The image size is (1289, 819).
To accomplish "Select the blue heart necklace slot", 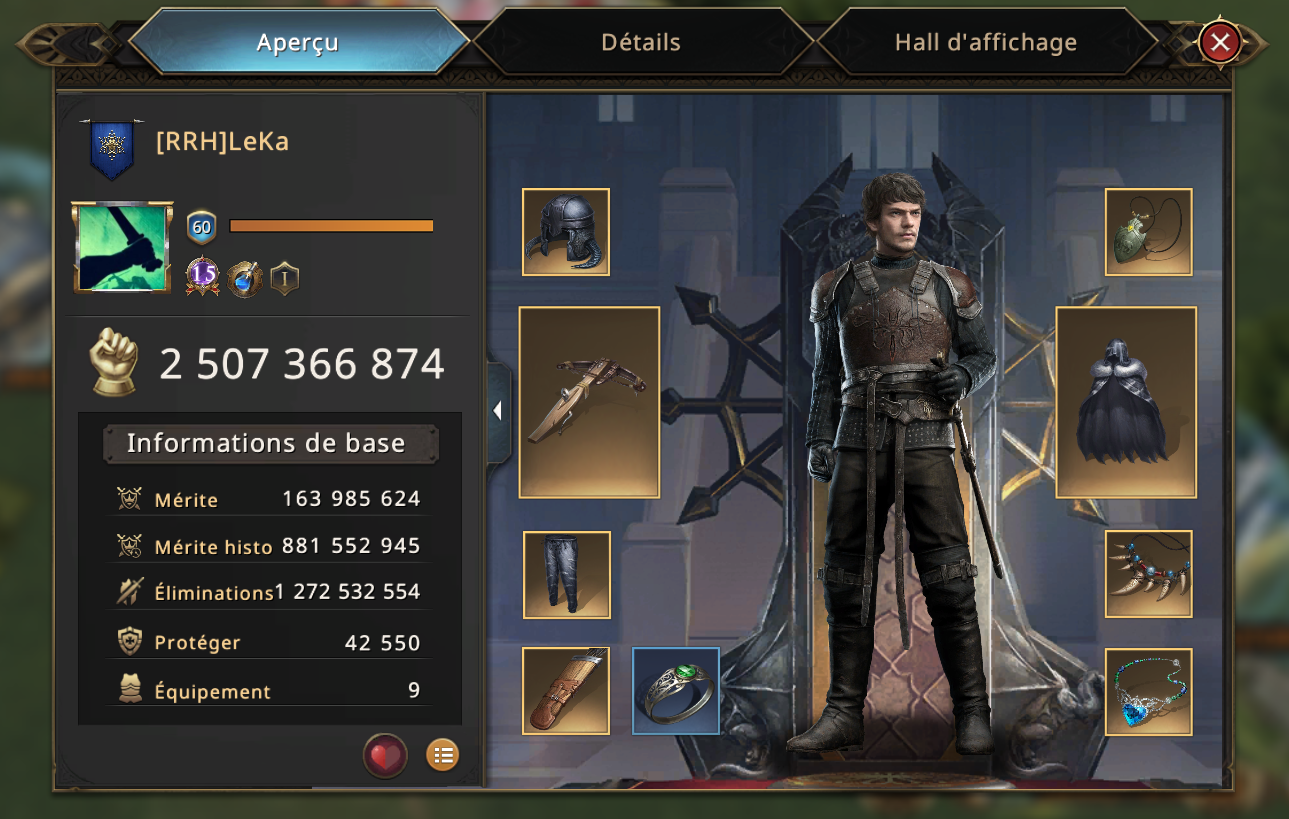I will [1148, 691].
